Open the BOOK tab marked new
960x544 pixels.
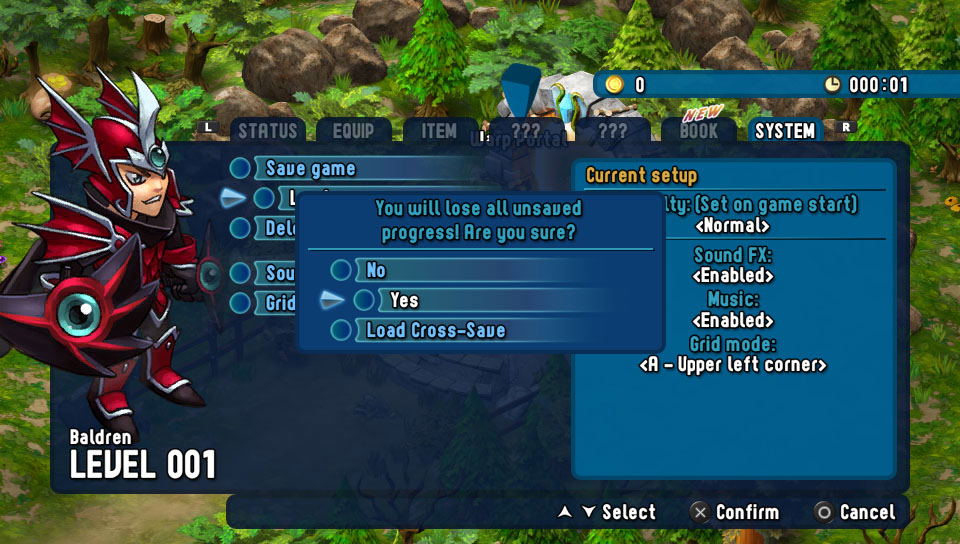click(x=699, y=131)
